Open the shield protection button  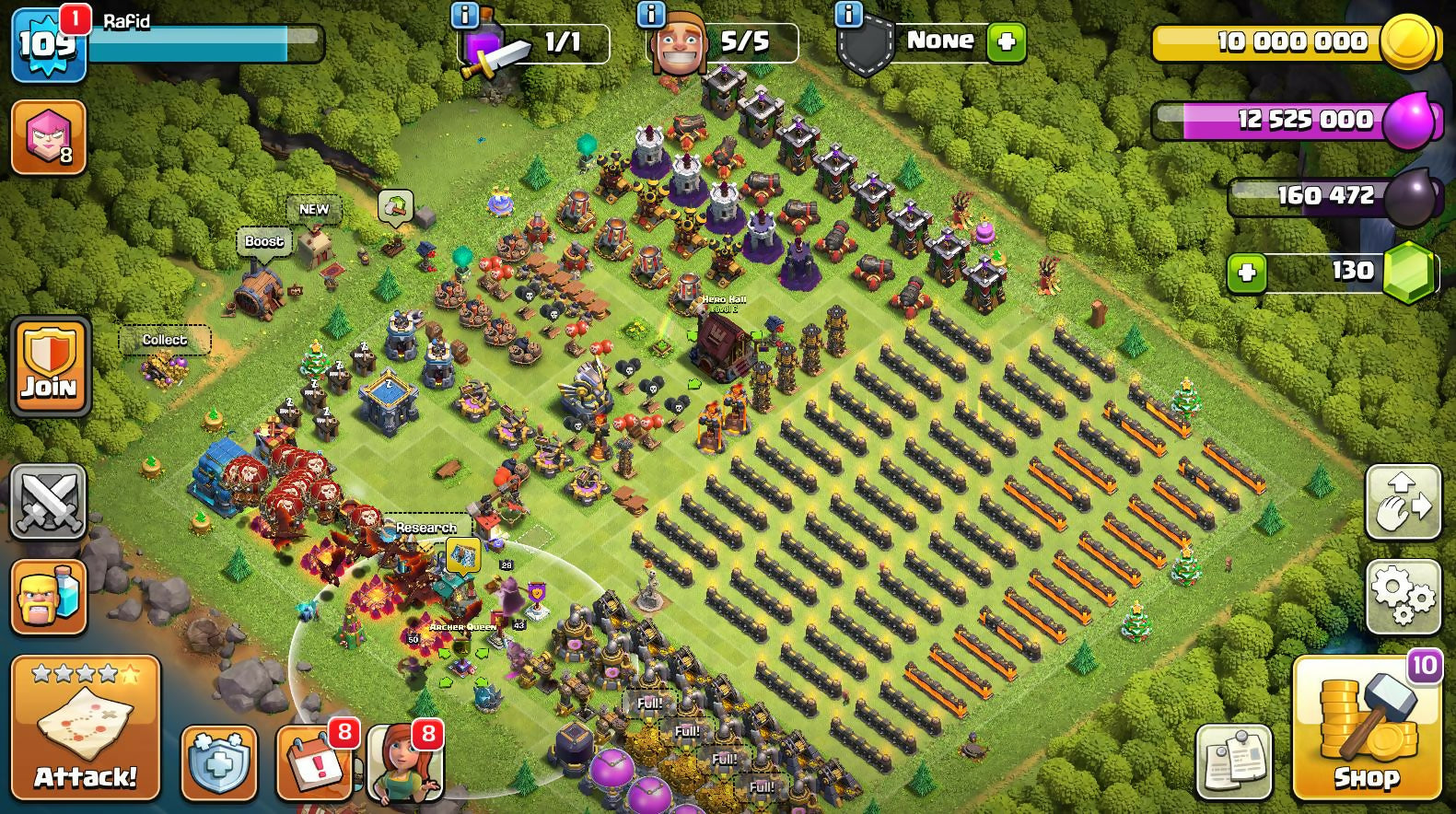[218, 763]
